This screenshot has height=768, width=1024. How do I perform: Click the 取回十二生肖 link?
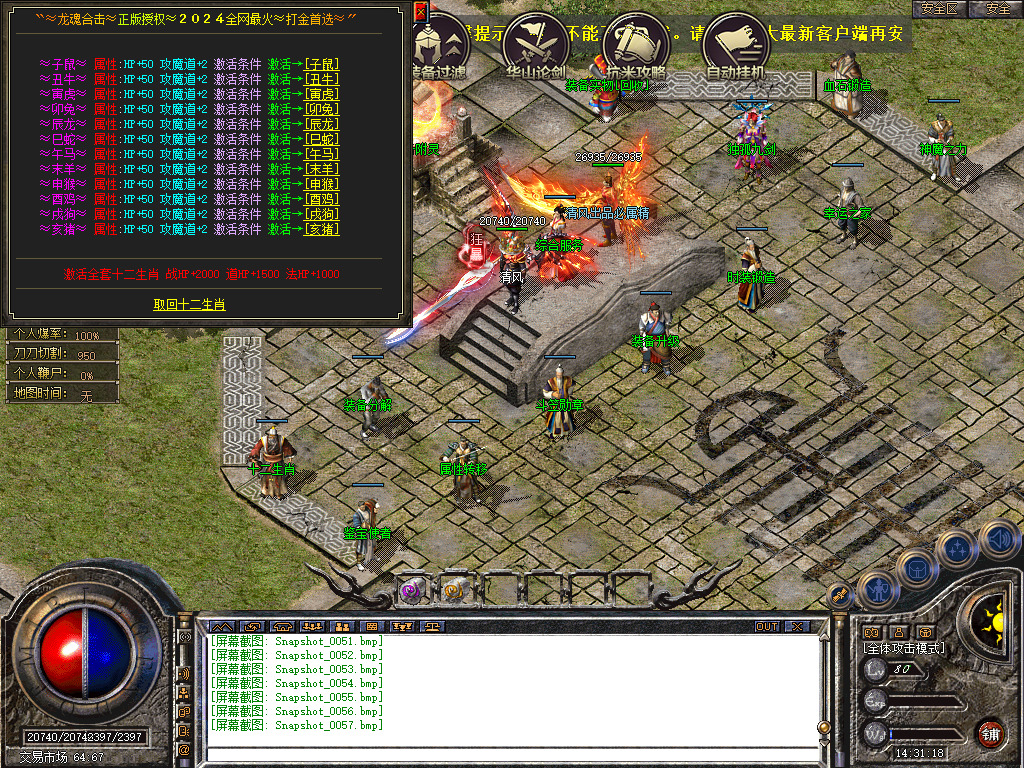pos(189,304)
